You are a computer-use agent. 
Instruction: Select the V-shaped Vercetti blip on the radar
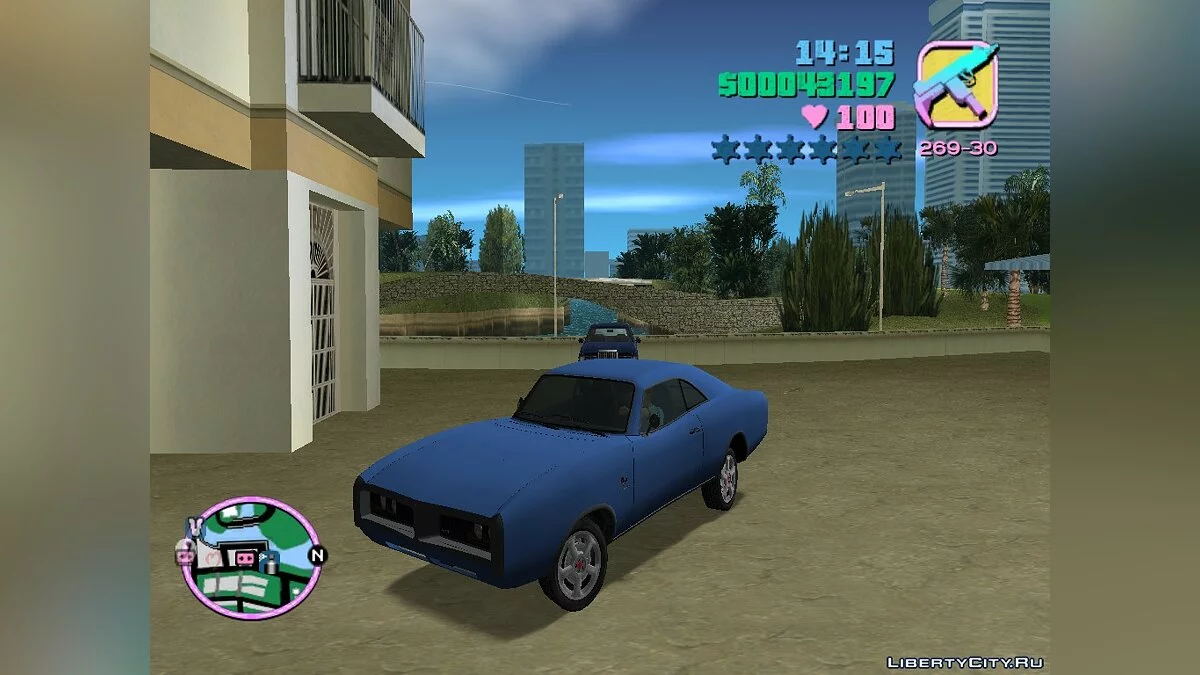[x=197, y=527]
